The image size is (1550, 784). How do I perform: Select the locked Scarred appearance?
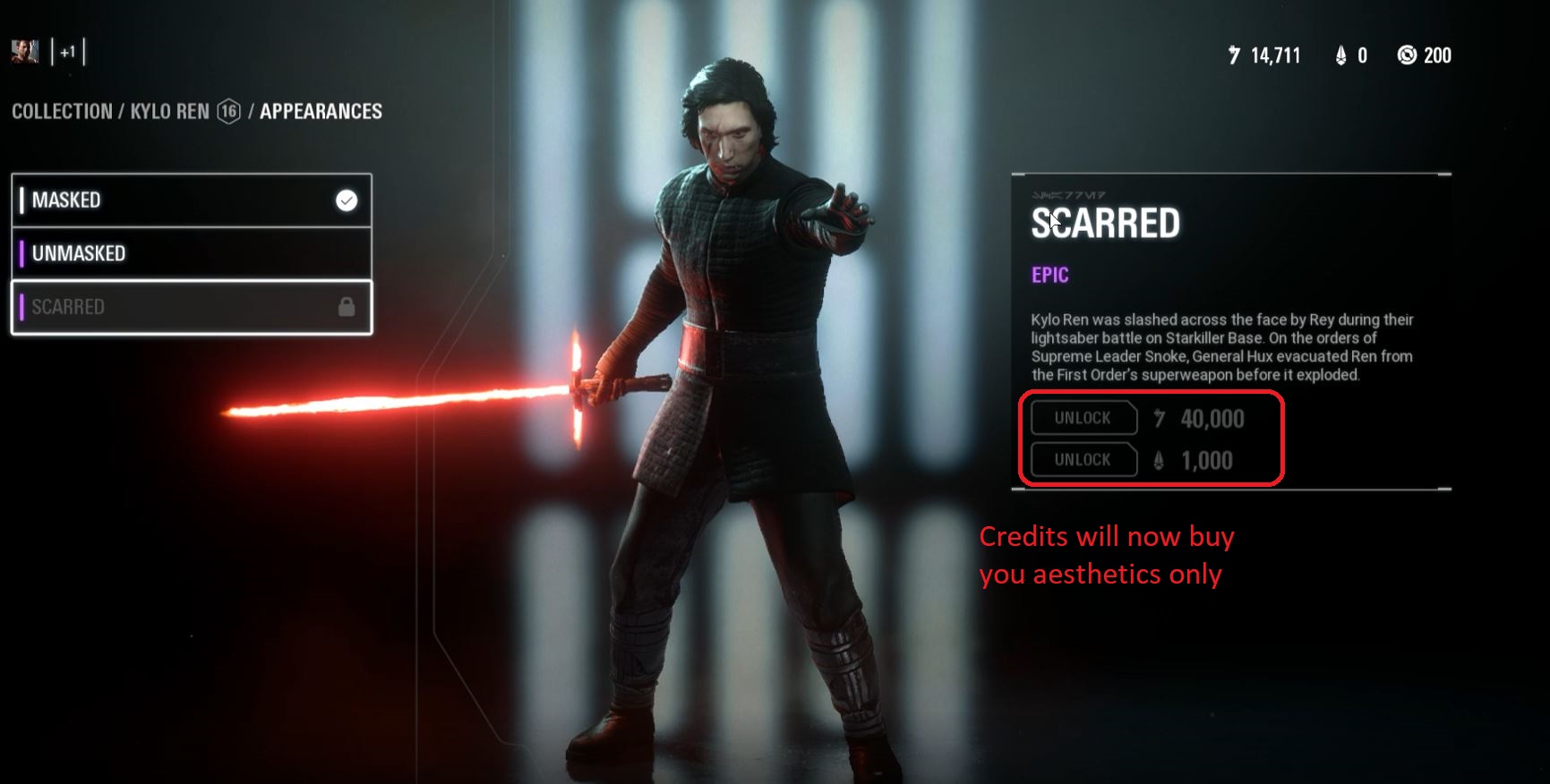[191, 307]
